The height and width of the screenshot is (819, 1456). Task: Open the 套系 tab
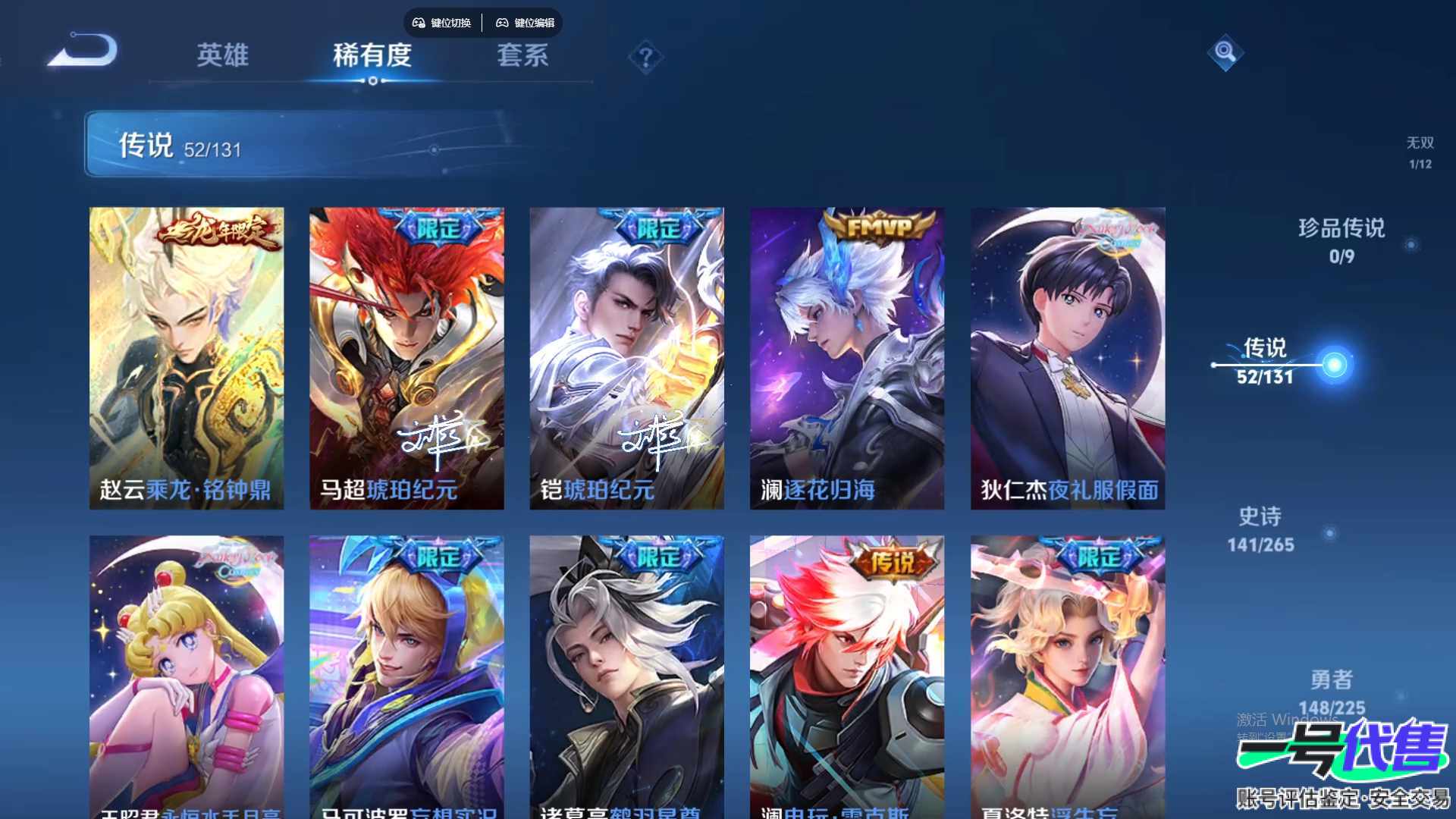coord(522,55)
